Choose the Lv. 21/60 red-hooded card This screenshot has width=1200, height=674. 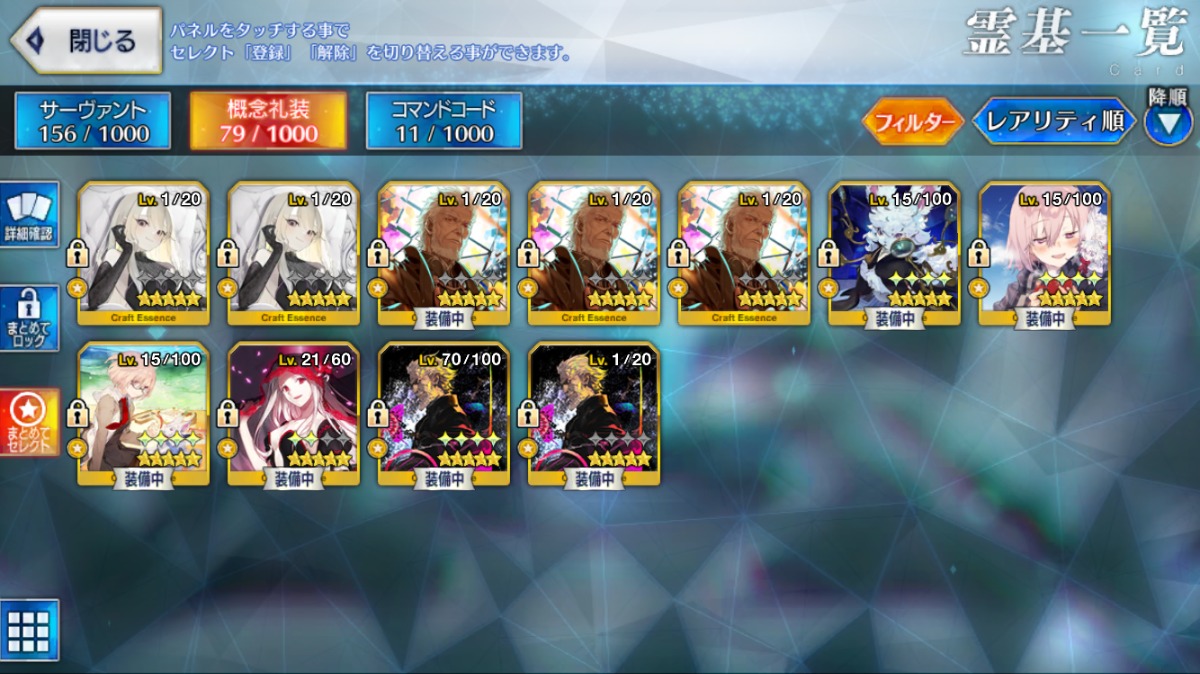[294, 412]
